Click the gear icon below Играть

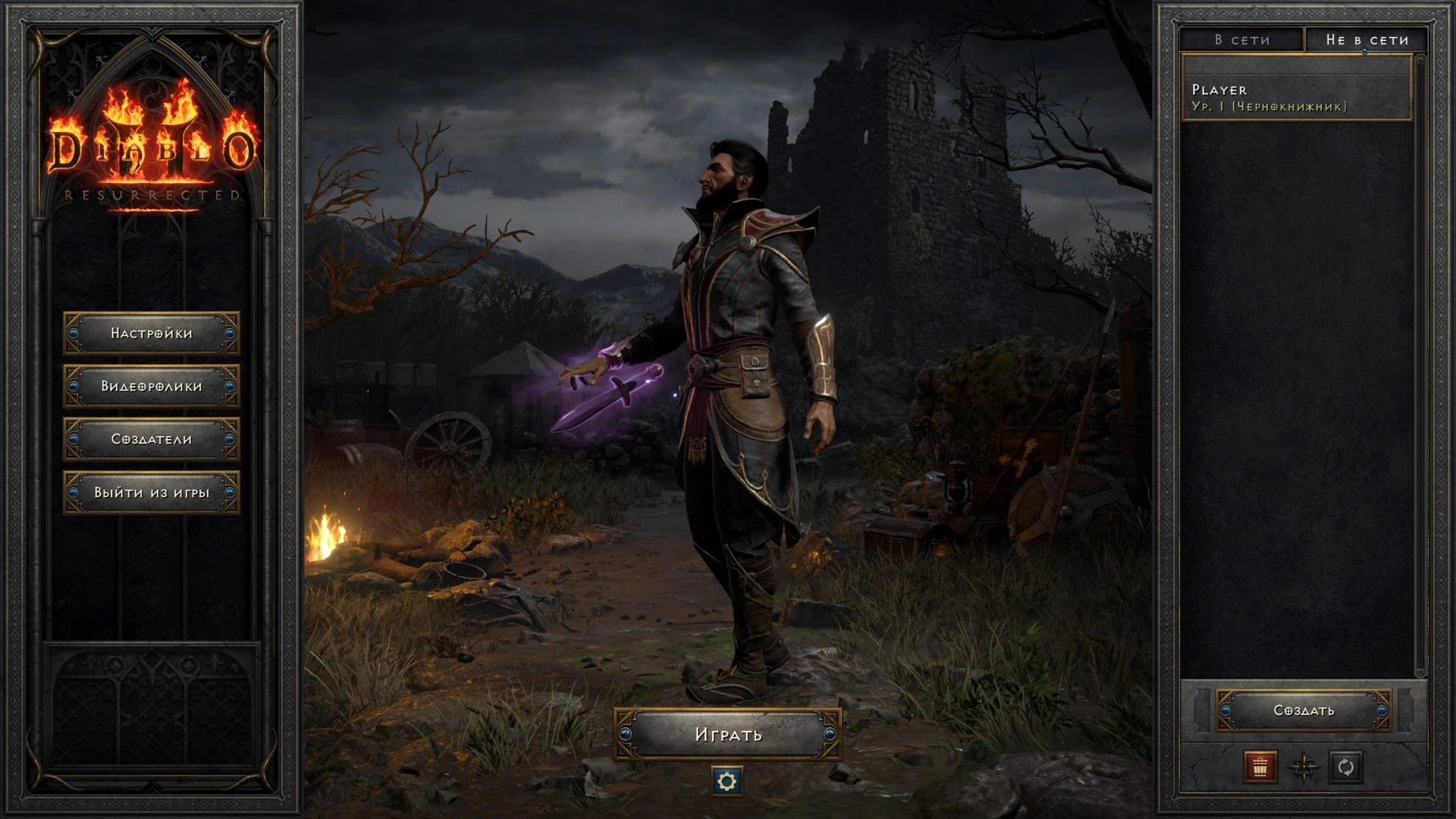[x=726, y=781]
